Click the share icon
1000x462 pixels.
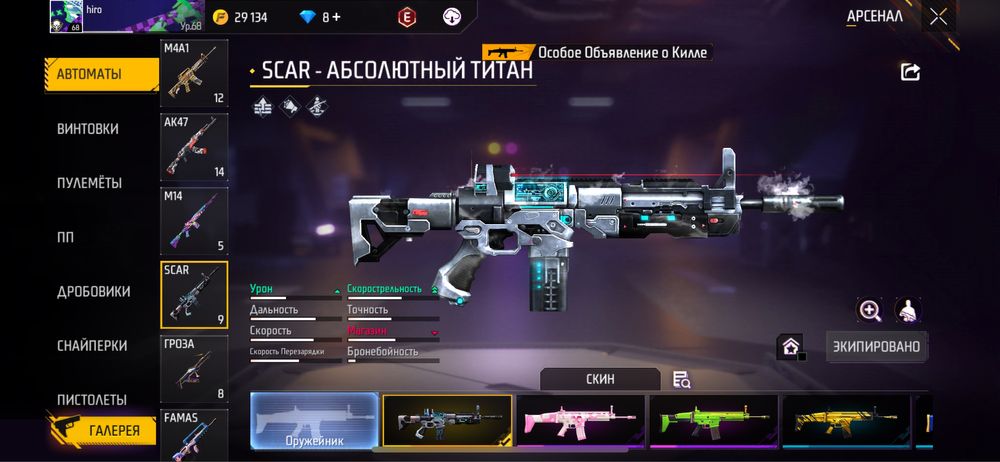tap(910, 72)
